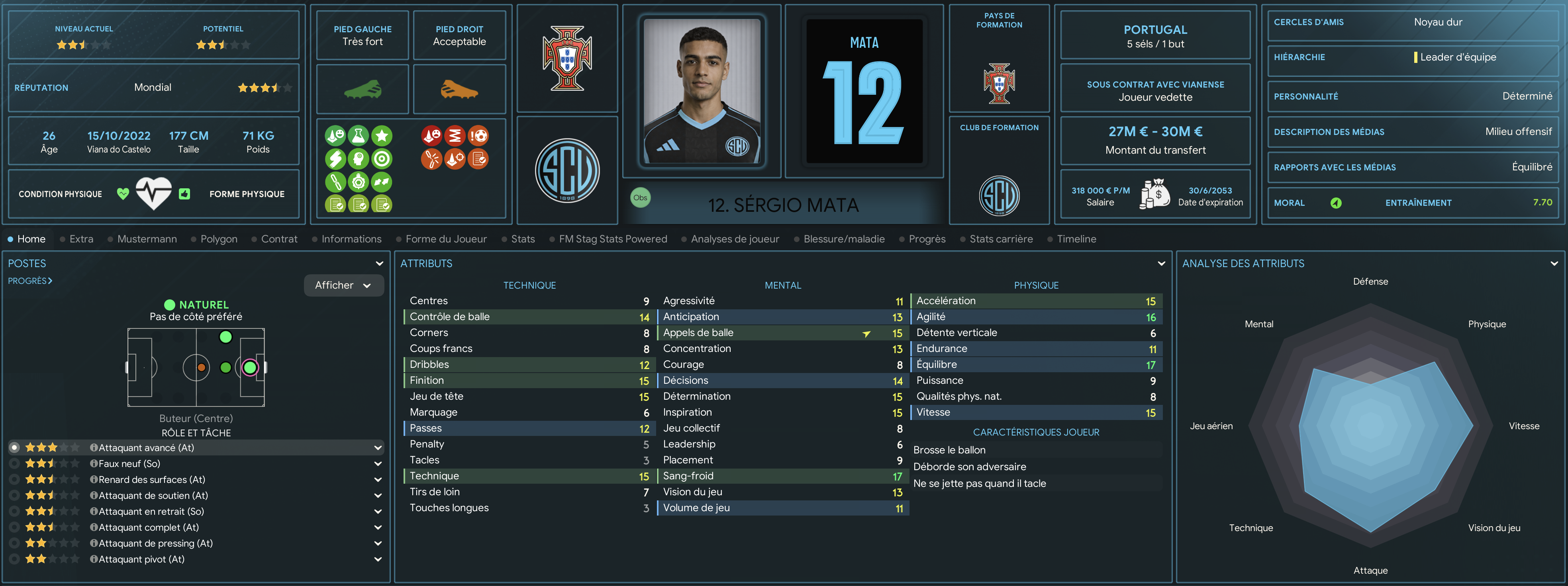Open the Mustermann tab
The height and width of the screenshot is (586, 1568).
tap(147, 239)
